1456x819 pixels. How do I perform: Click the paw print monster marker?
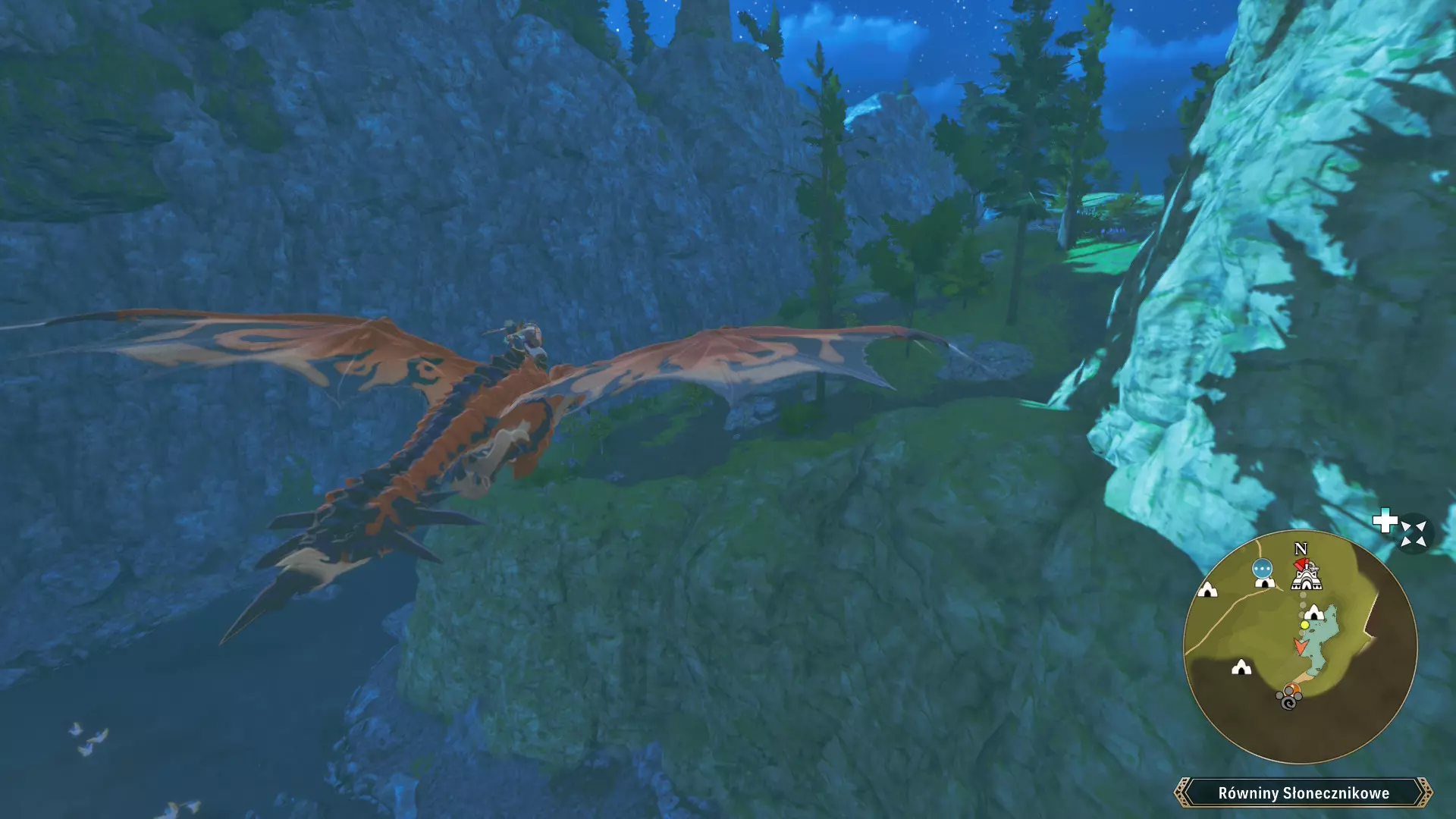(x=1289, y=697)
